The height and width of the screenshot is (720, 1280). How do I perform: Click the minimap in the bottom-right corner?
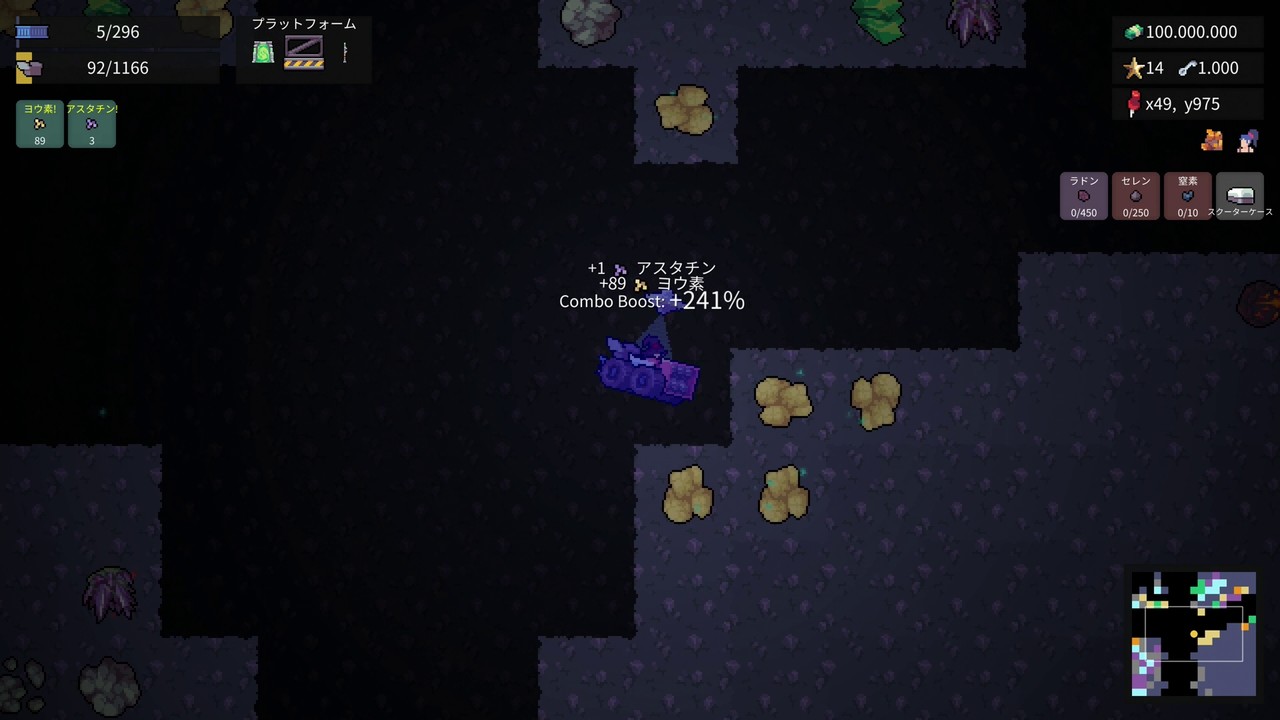pyautogui.click(x=1193, y=632)
